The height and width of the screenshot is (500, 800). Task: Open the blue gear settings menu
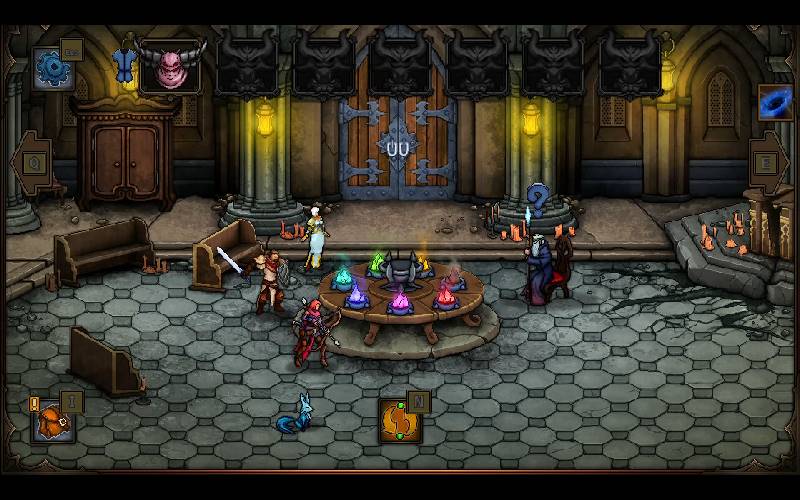click(x=51, y=68)
